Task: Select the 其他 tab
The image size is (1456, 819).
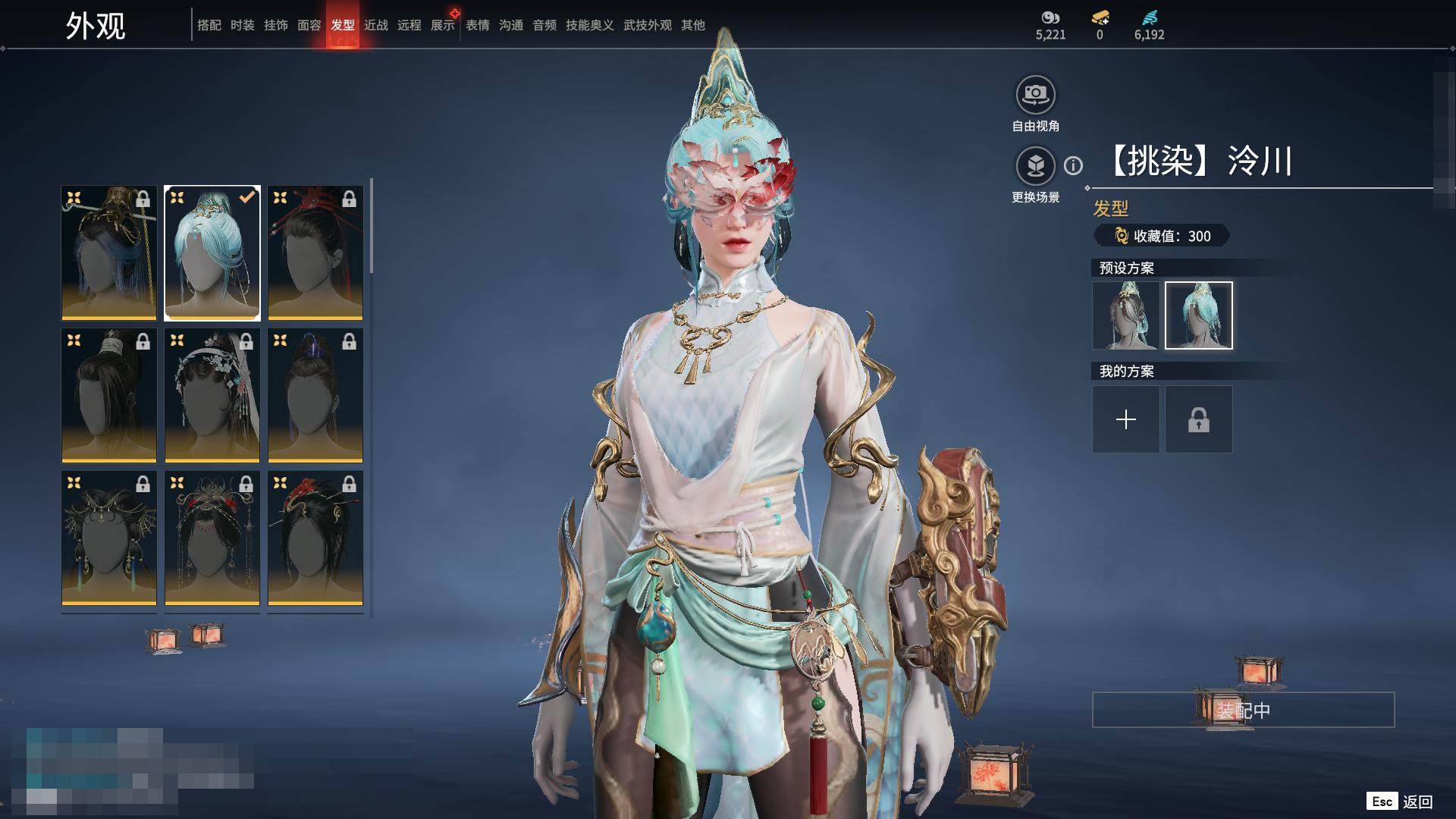Action: tap(693, 25)
